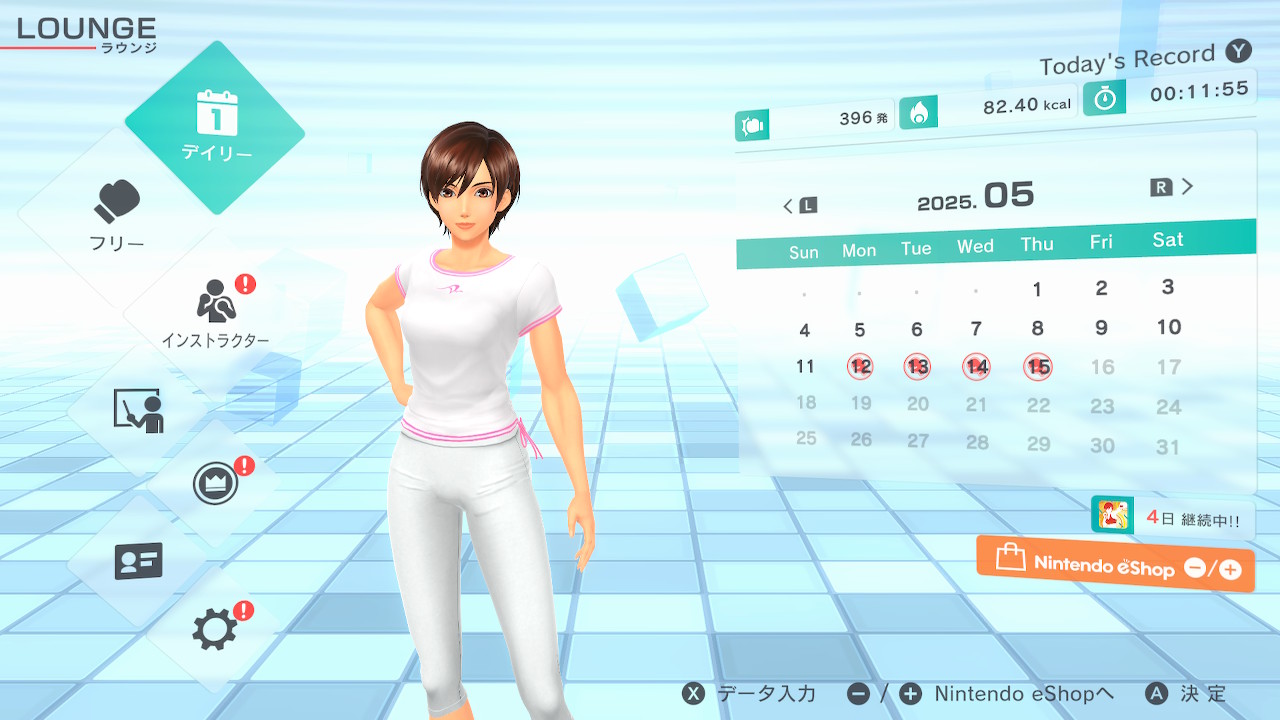
Task: Click the 4-day streak (継続中) badge
Action: (x=1172, y=518)
